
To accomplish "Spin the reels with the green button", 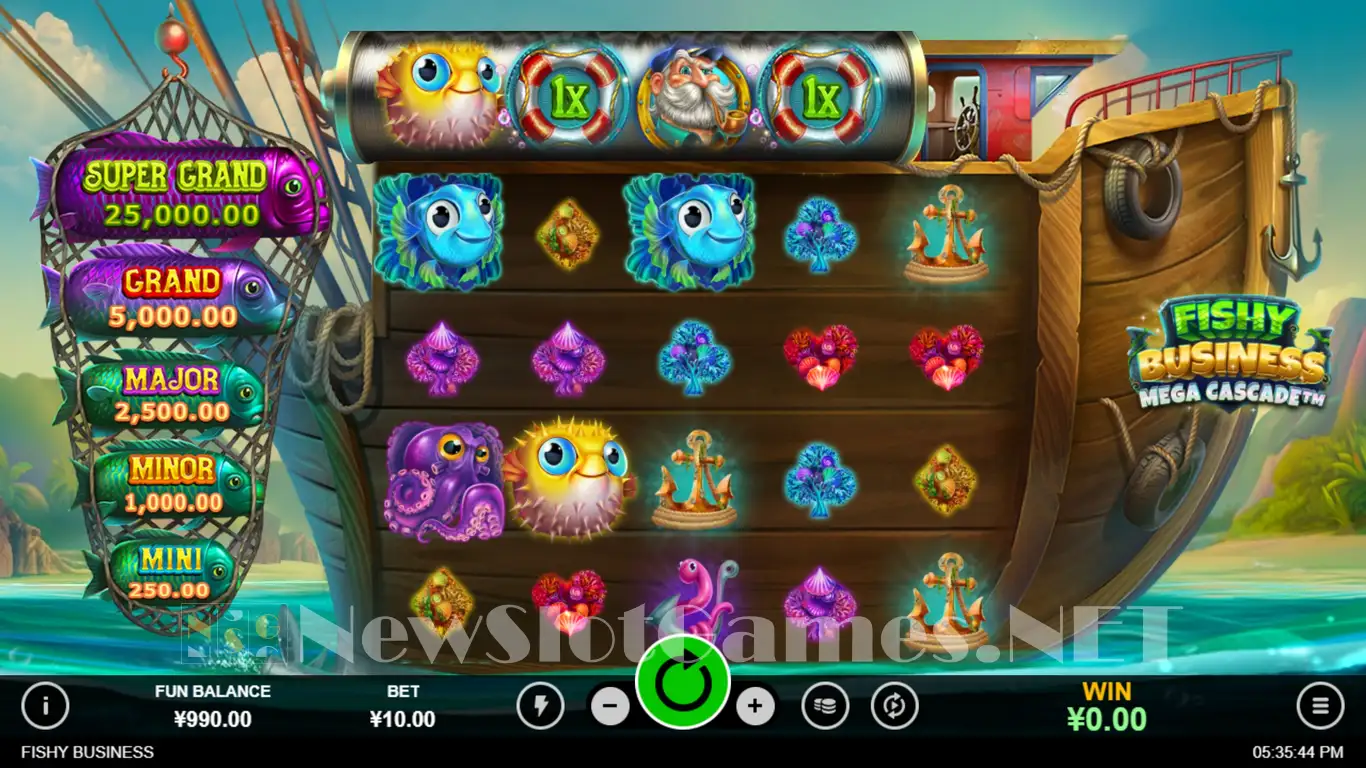I will [683, 682].
